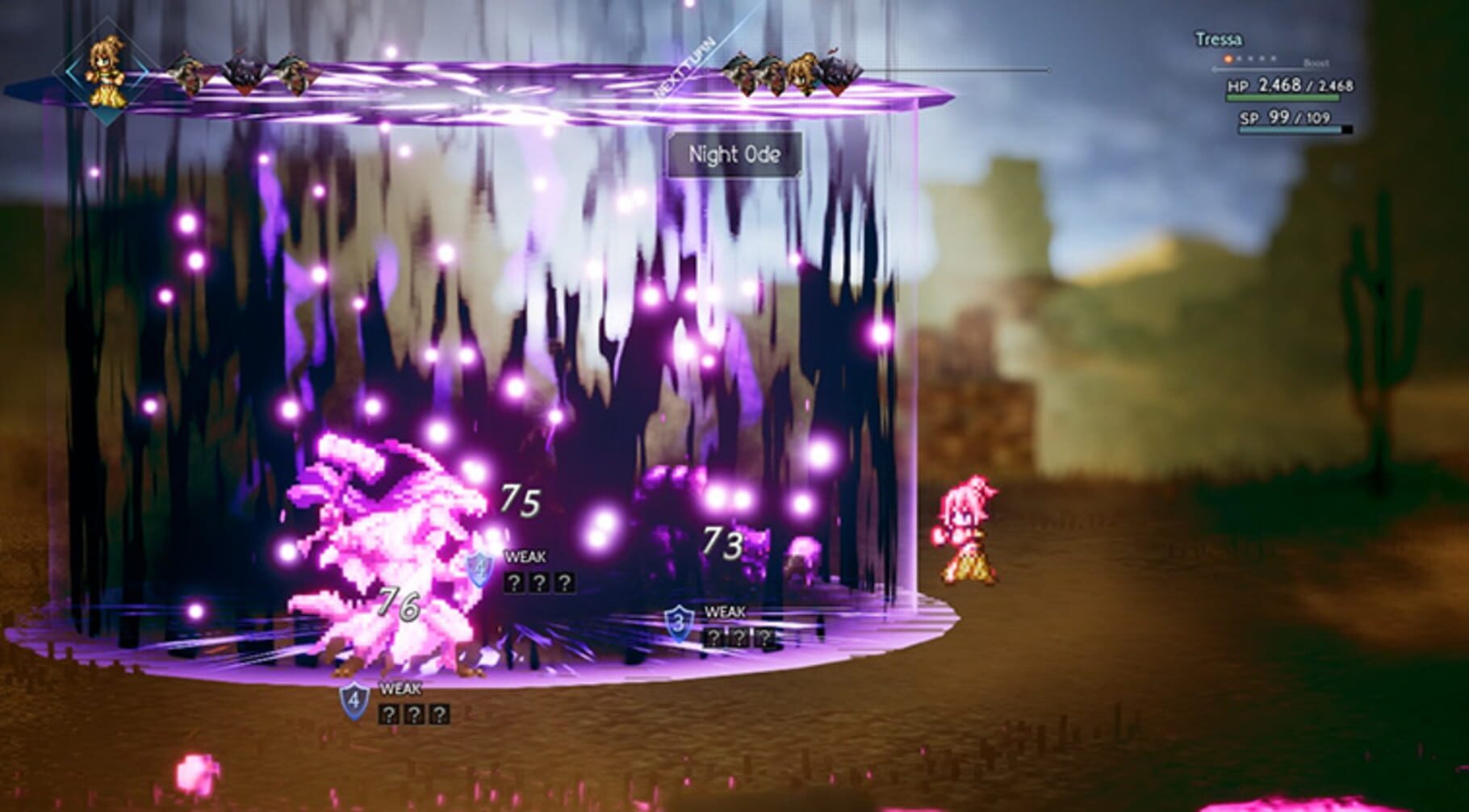Select the first ??? hidden weakness icon
The image size is (1469, 812).
pos(515,582)
